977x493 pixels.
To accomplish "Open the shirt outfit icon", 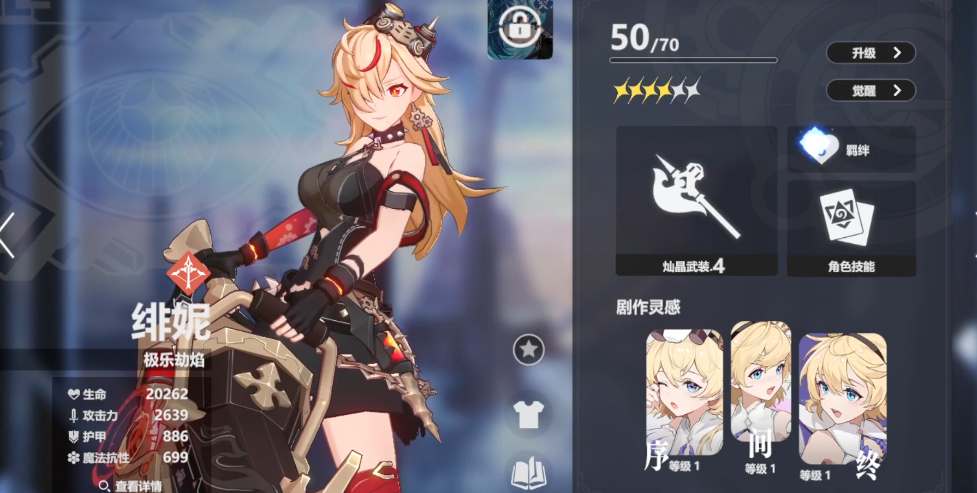I will 528,412.
